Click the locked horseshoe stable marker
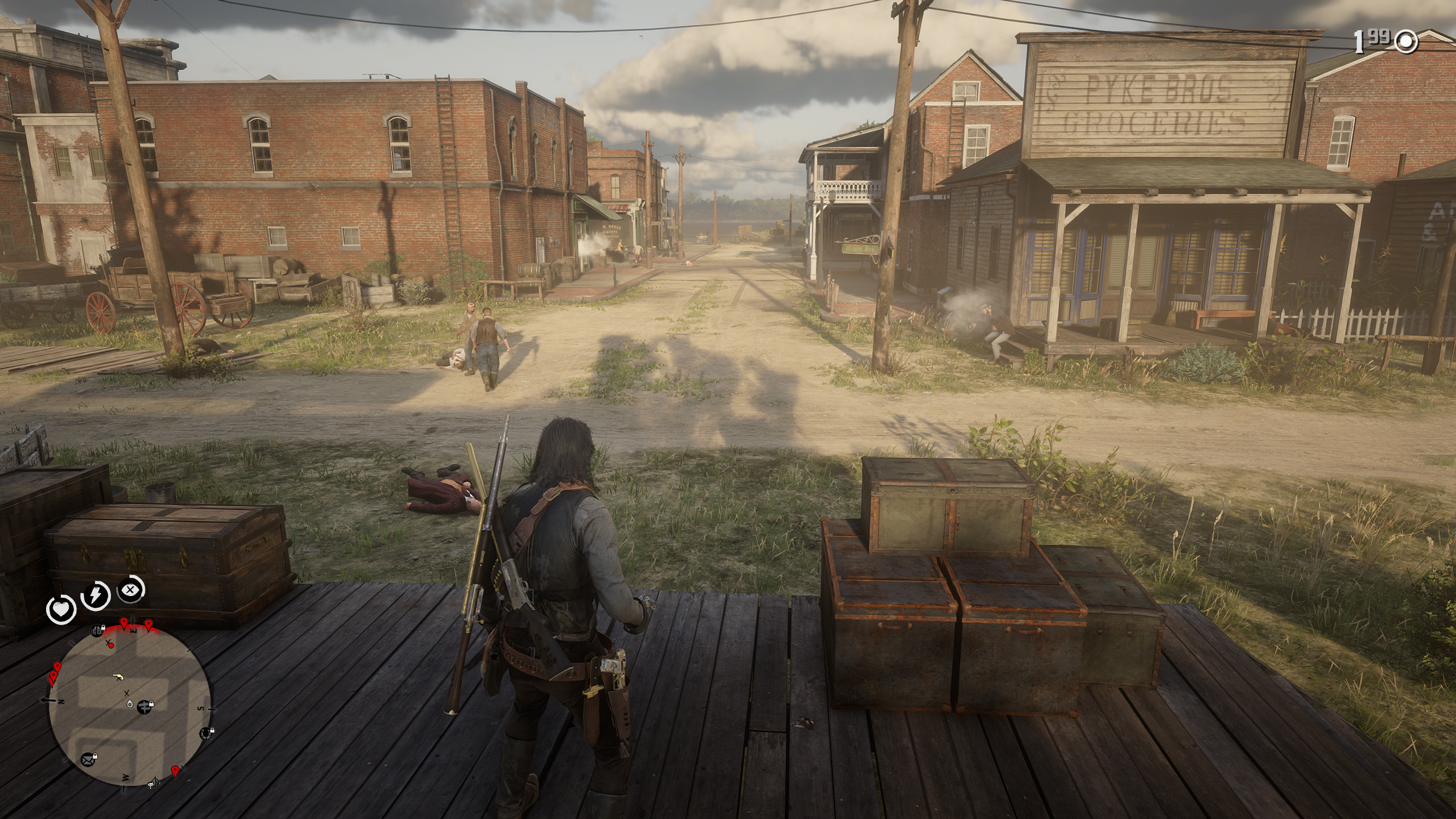The width and height of the screenshot is (1456, 819). 207,733
